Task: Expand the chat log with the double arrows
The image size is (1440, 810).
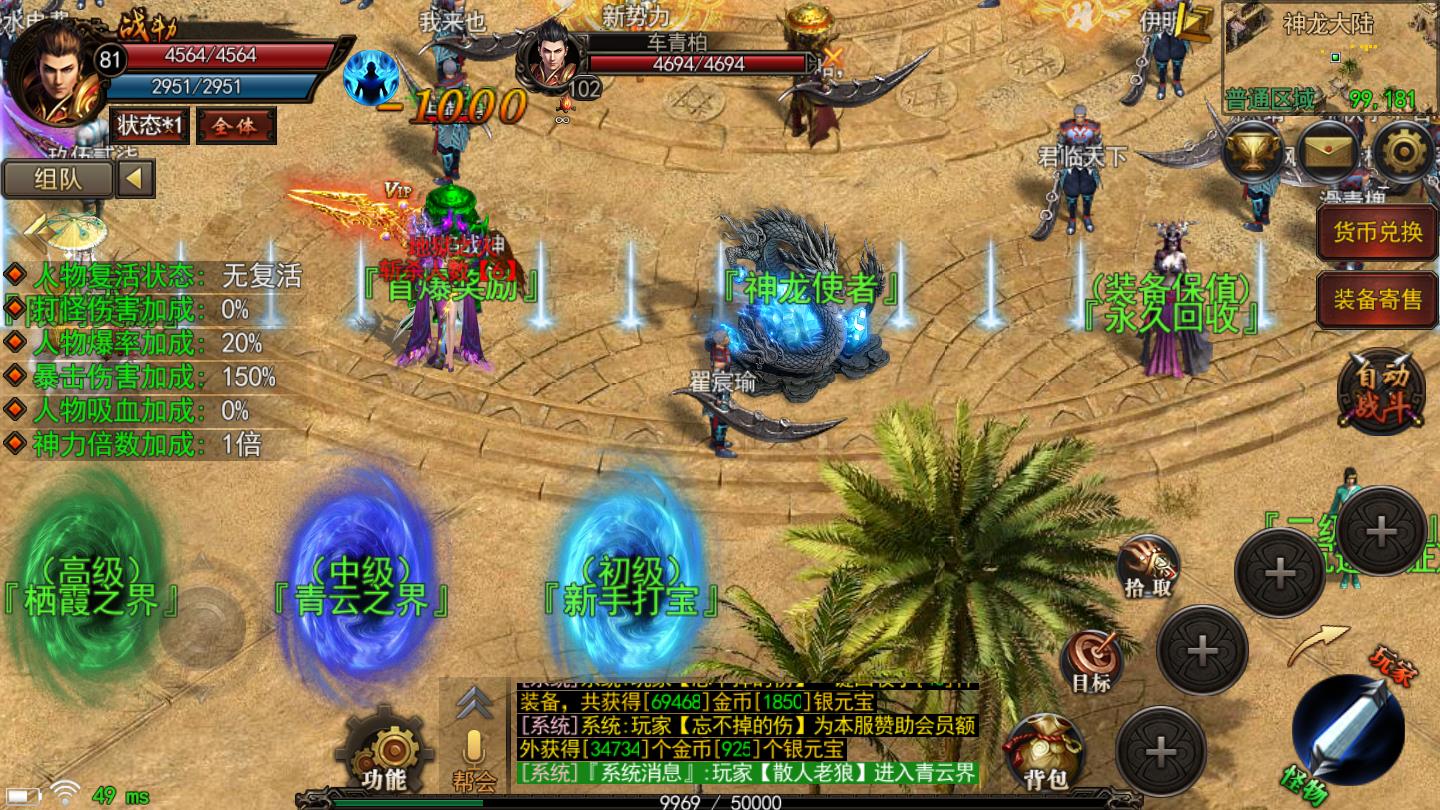Action: point(472,702)
